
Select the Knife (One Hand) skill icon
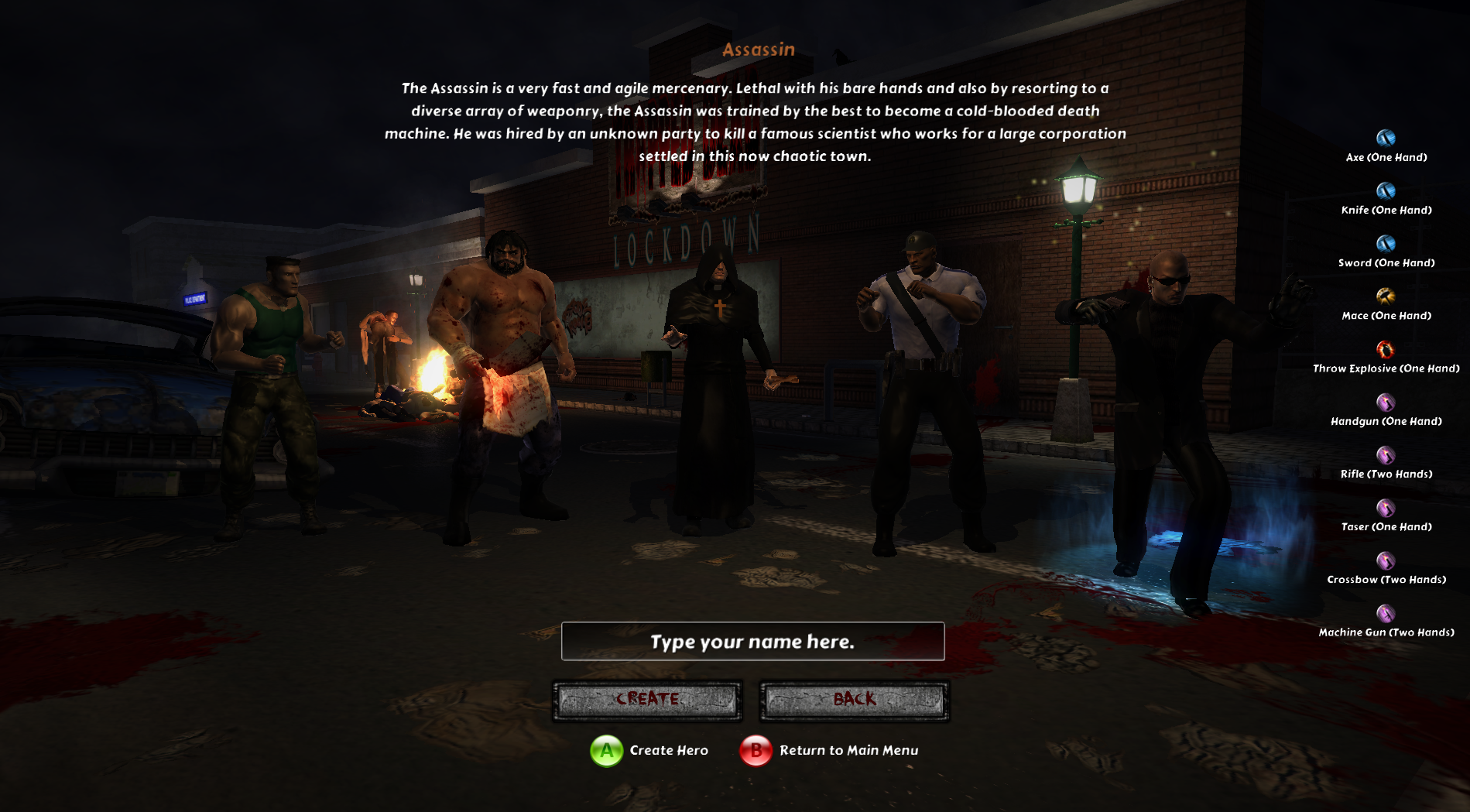(1386, 191)
